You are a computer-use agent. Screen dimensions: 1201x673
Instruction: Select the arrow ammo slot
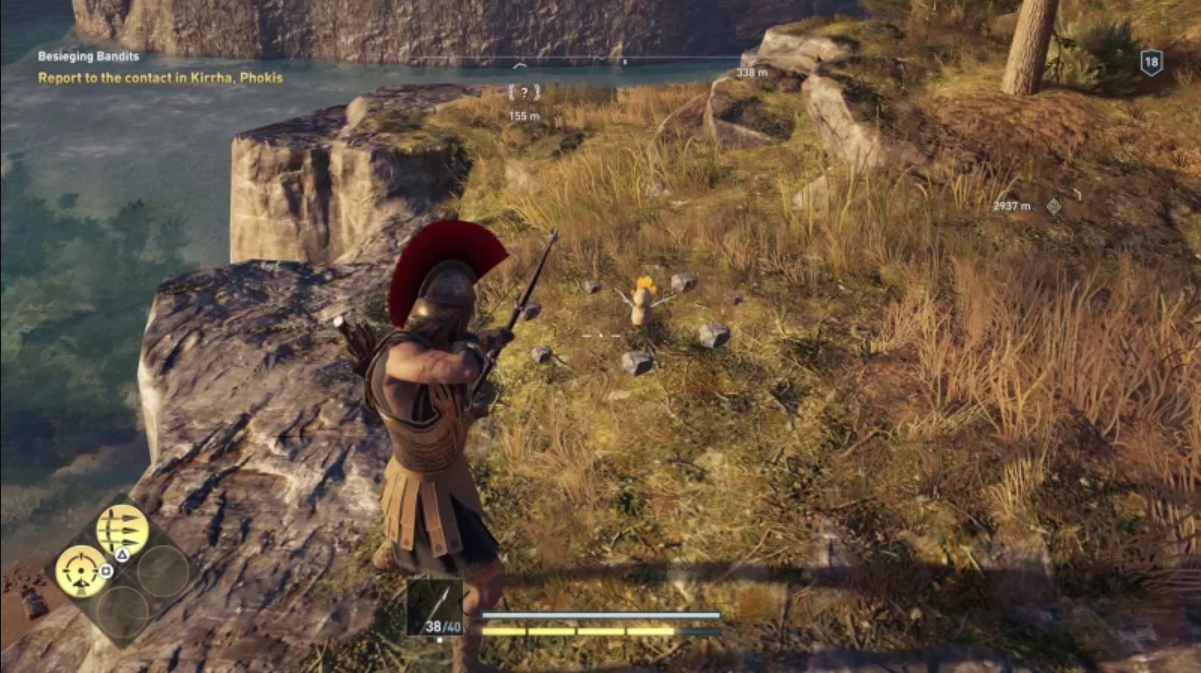[435, 606]
